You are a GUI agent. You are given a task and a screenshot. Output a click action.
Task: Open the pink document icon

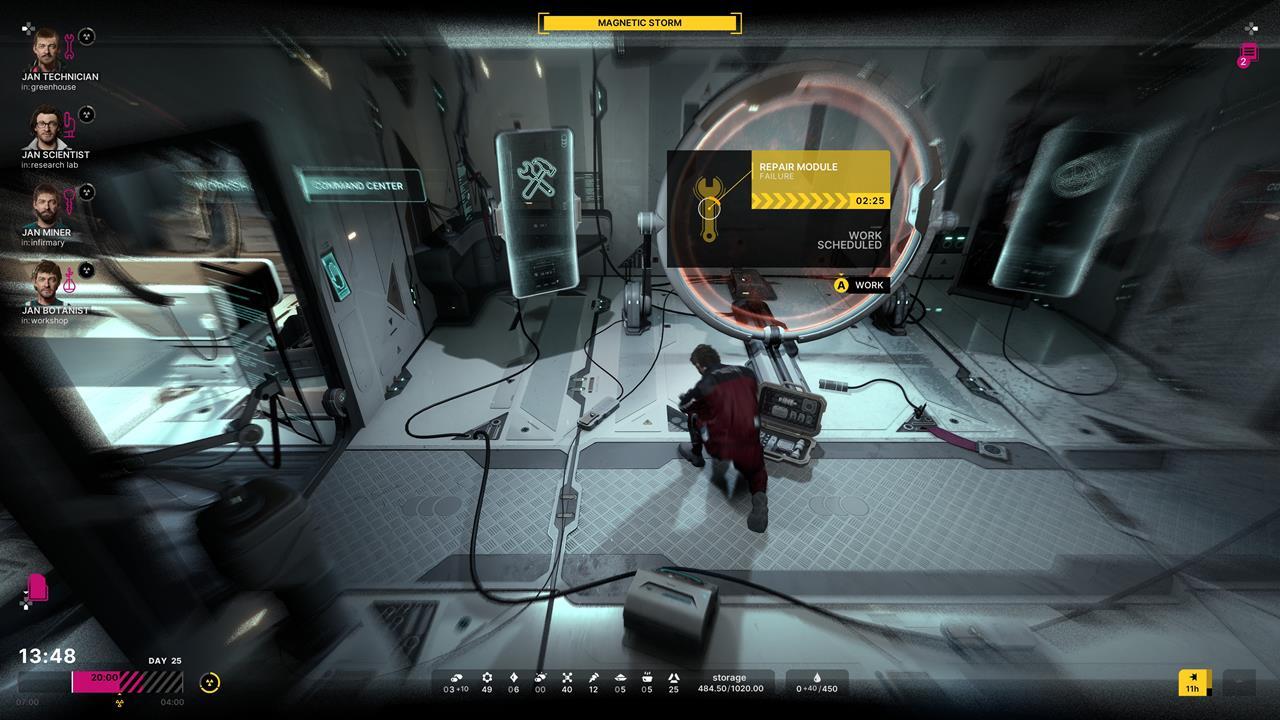coord(38,587)
